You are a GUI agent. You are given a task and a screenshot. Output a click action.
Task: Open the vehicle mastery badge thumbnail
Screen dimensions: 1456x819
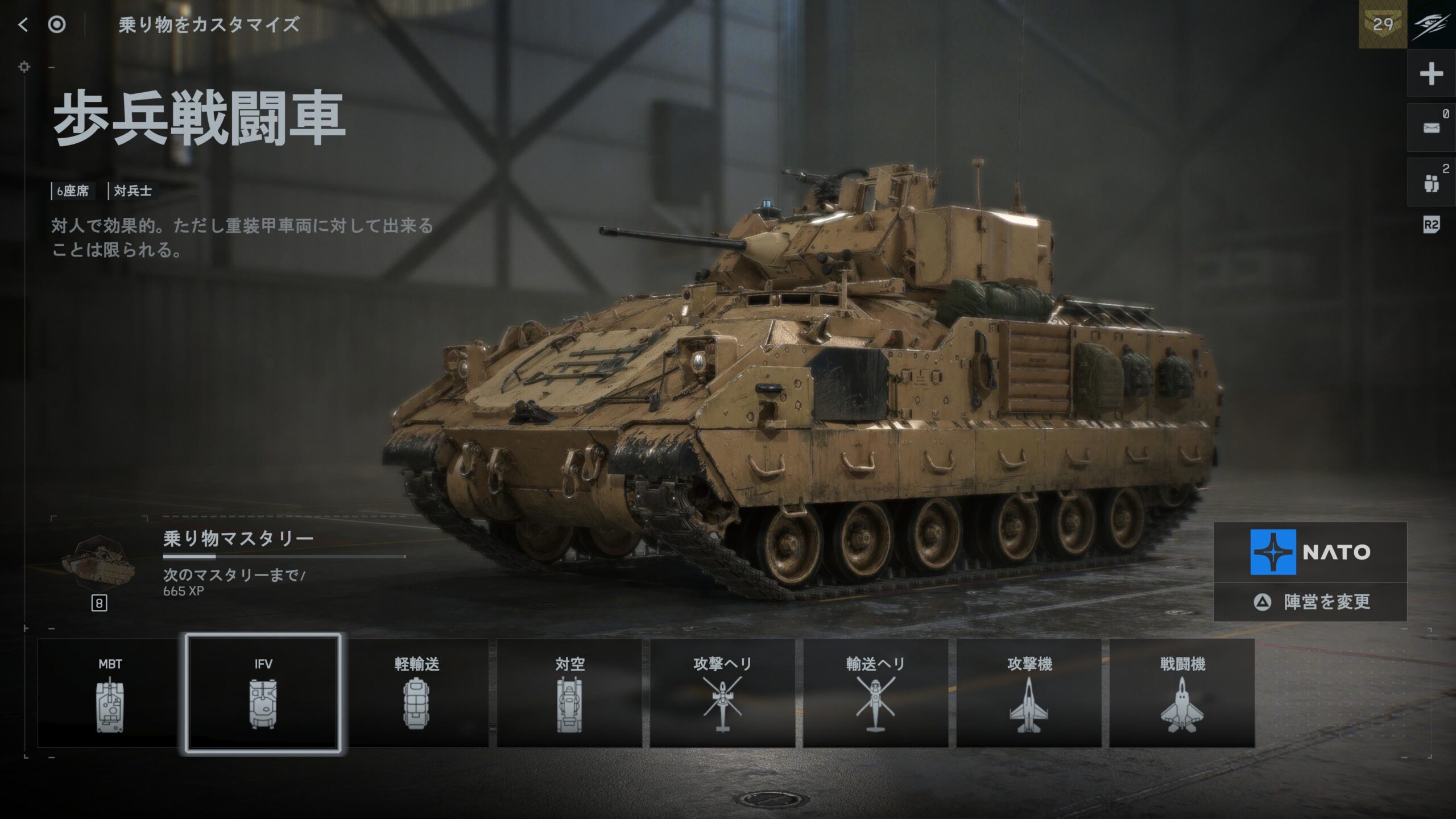coord(98,563)
